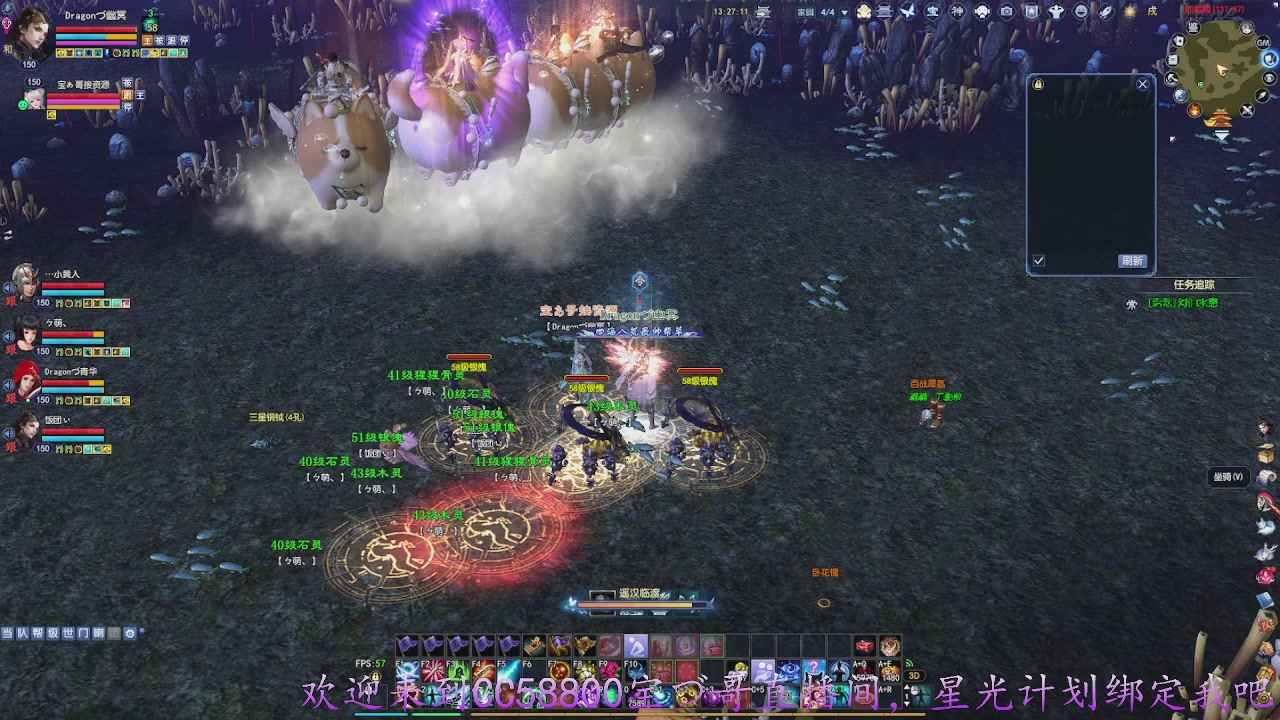Click the 刷新 refresh button

coord(1131,261)
